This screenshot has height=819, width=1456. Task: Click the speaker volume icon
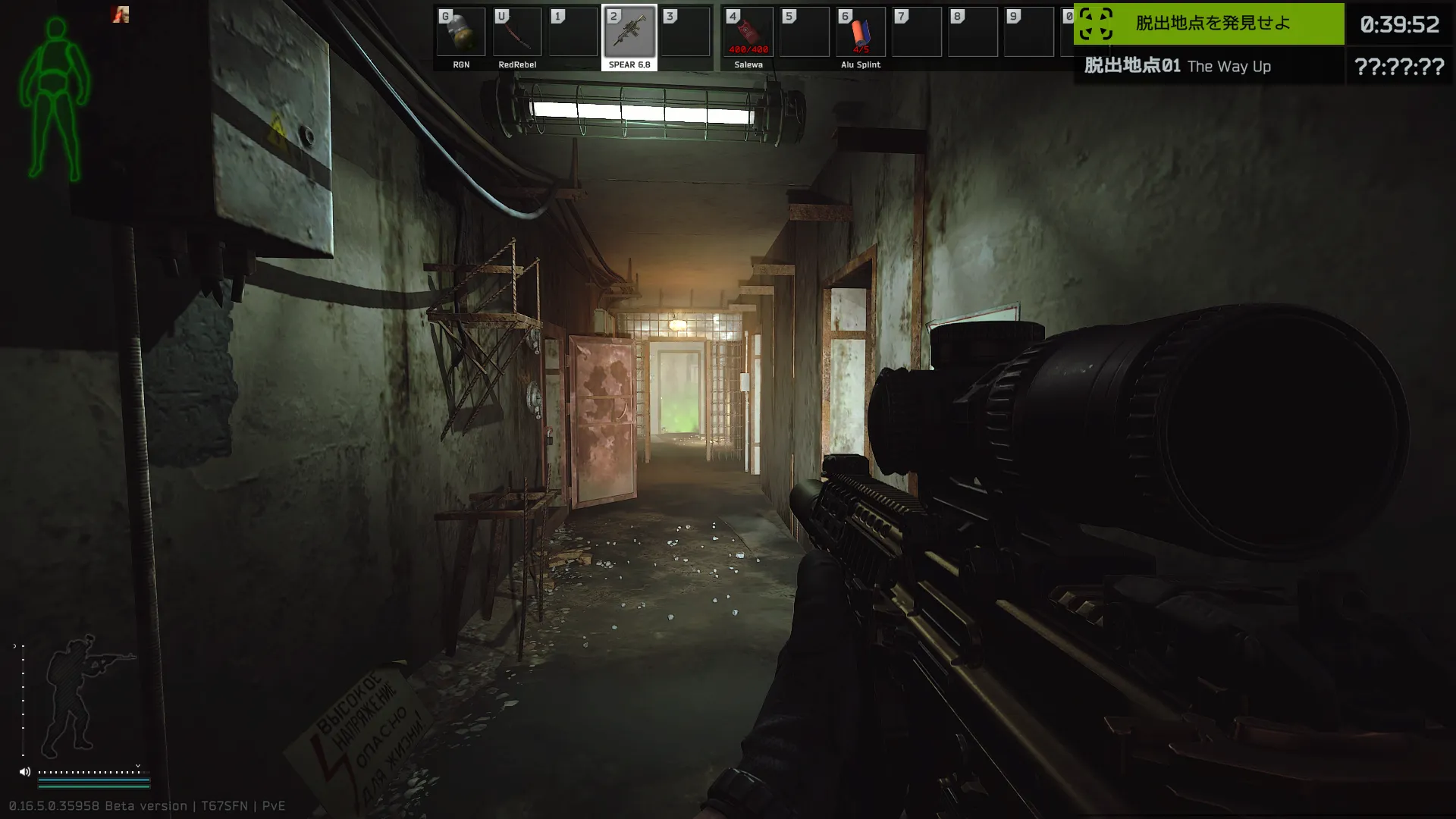25,772
